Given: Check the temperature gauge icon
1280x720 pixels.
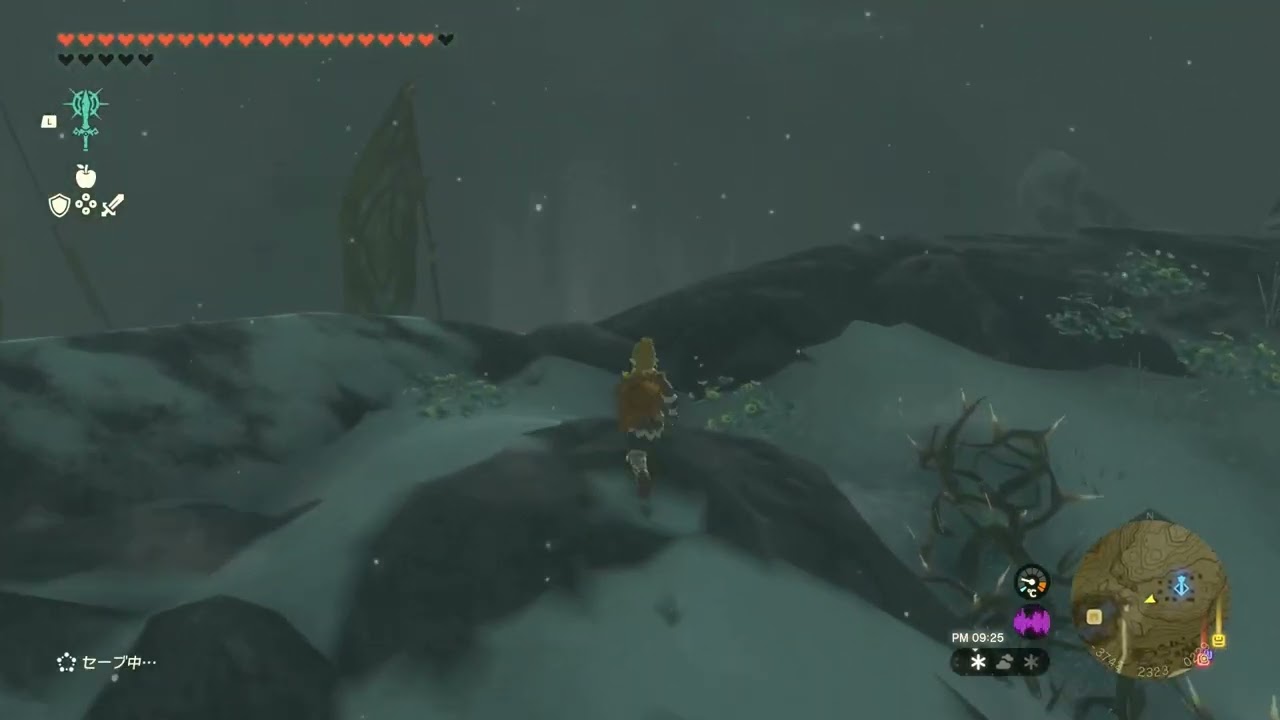Looking at the screenshot, I should pyautogui.click(x=1032, y=582).
